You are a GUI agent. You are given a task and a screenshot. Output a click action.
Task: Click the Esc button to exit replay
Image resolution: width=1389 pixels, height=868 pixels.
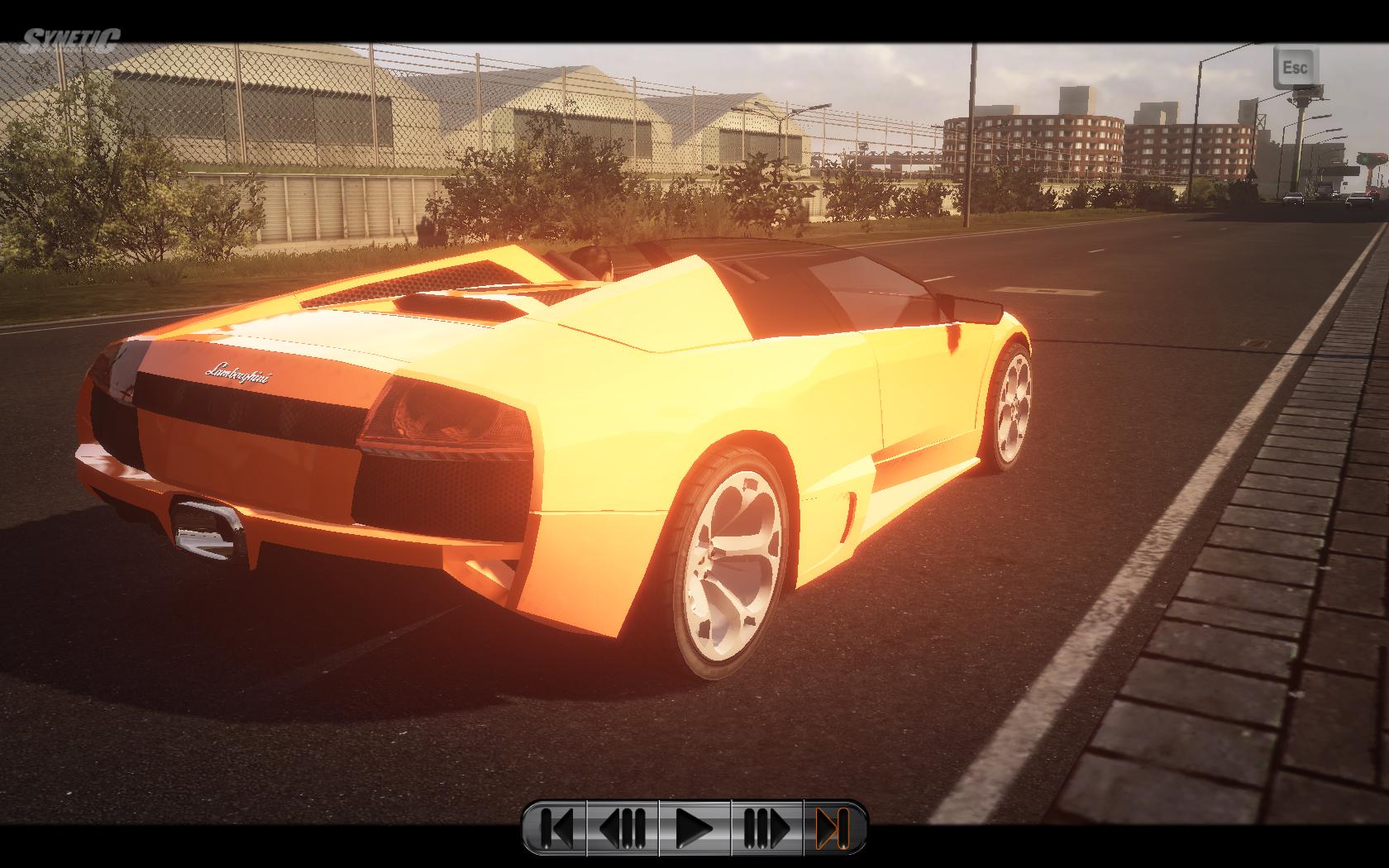[1294, 67]
